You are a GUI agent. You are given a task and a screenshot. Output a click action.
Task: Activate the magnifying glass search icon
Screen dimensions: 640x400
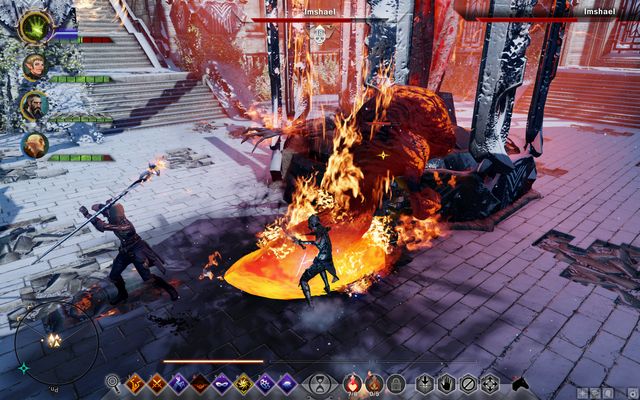click(x=113, y=383)
